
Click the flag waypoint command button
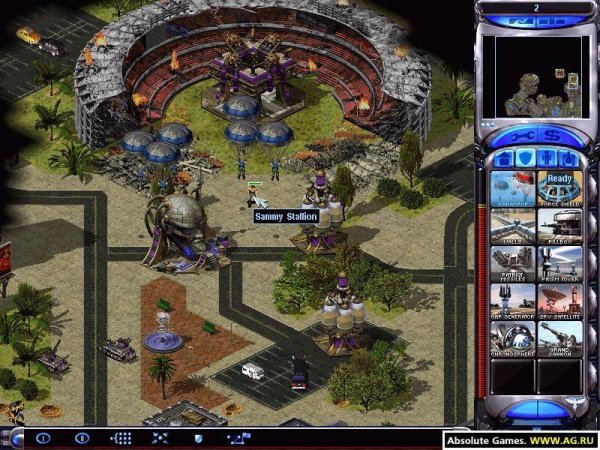[x=238, y=438]
